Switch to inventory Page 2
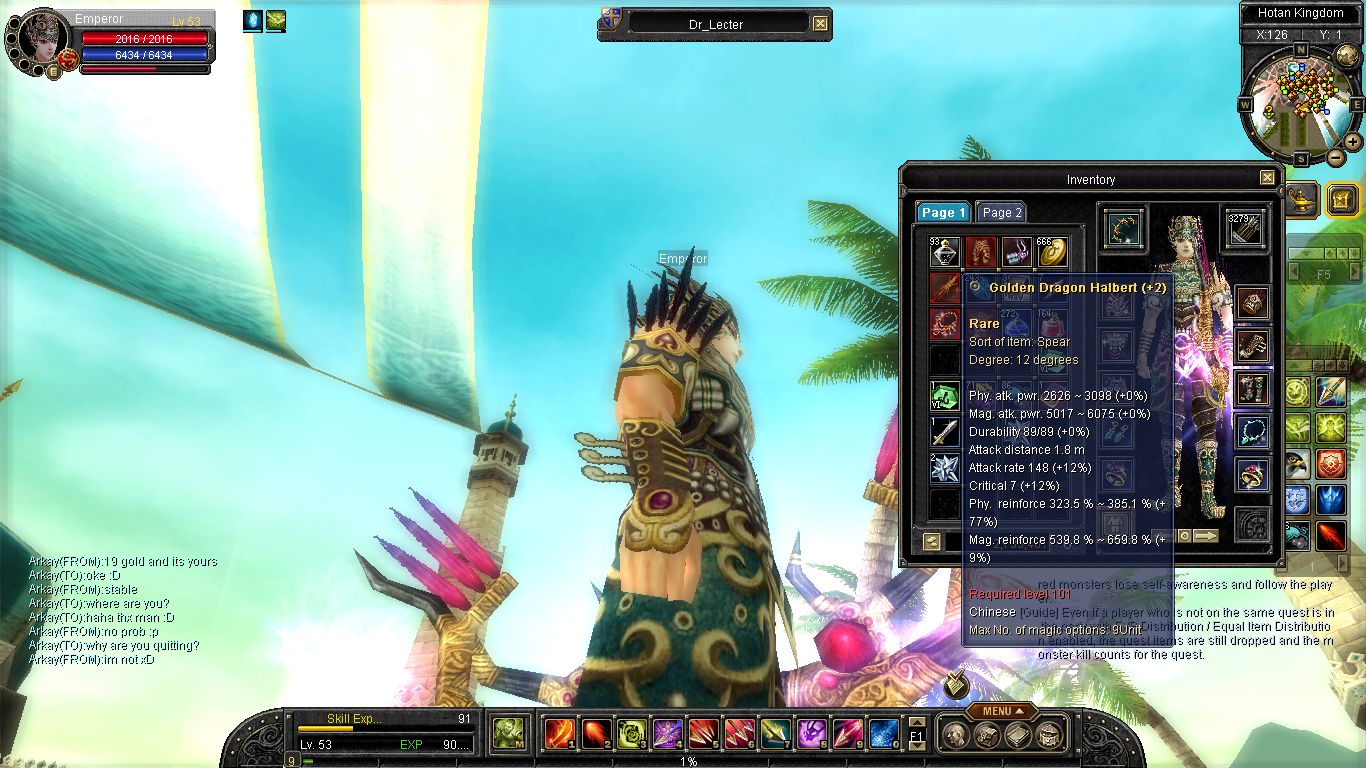 [1001, 212]
